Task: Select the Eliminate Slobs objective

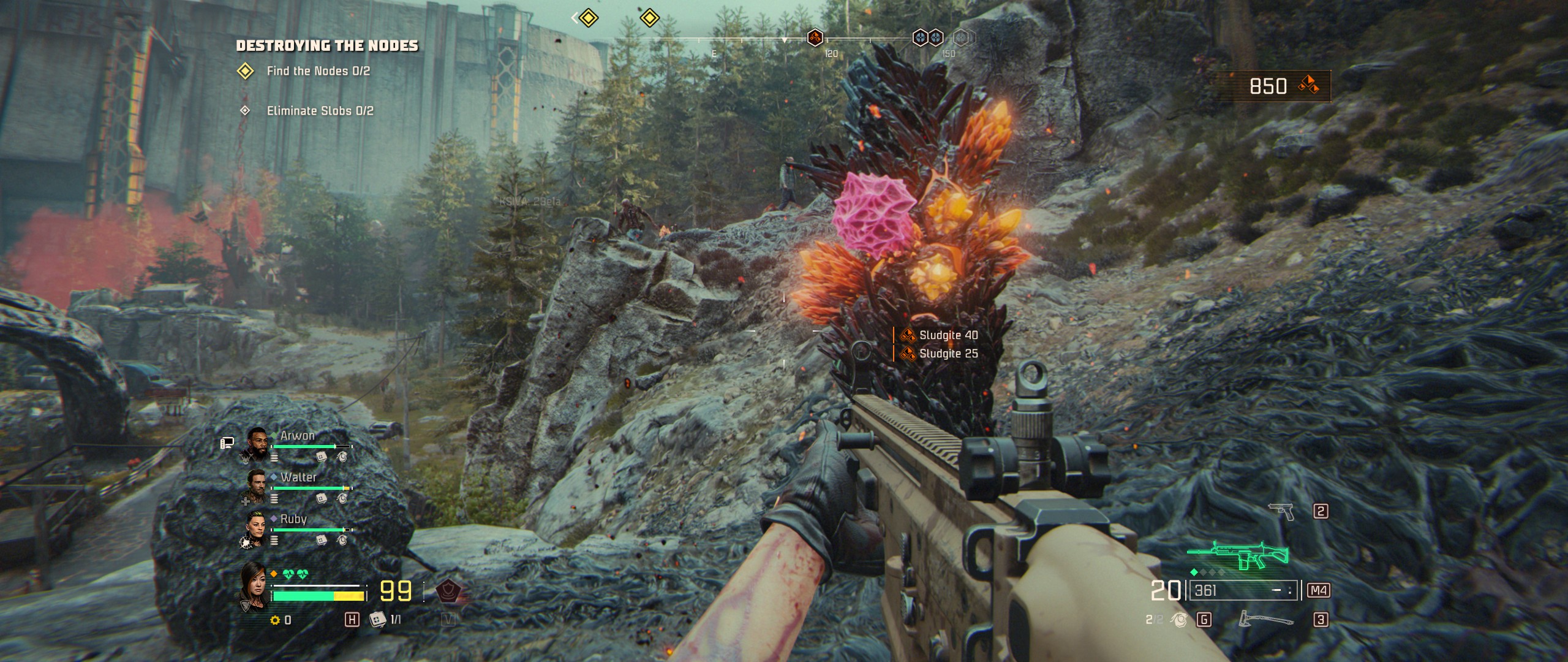Action: 320,111
